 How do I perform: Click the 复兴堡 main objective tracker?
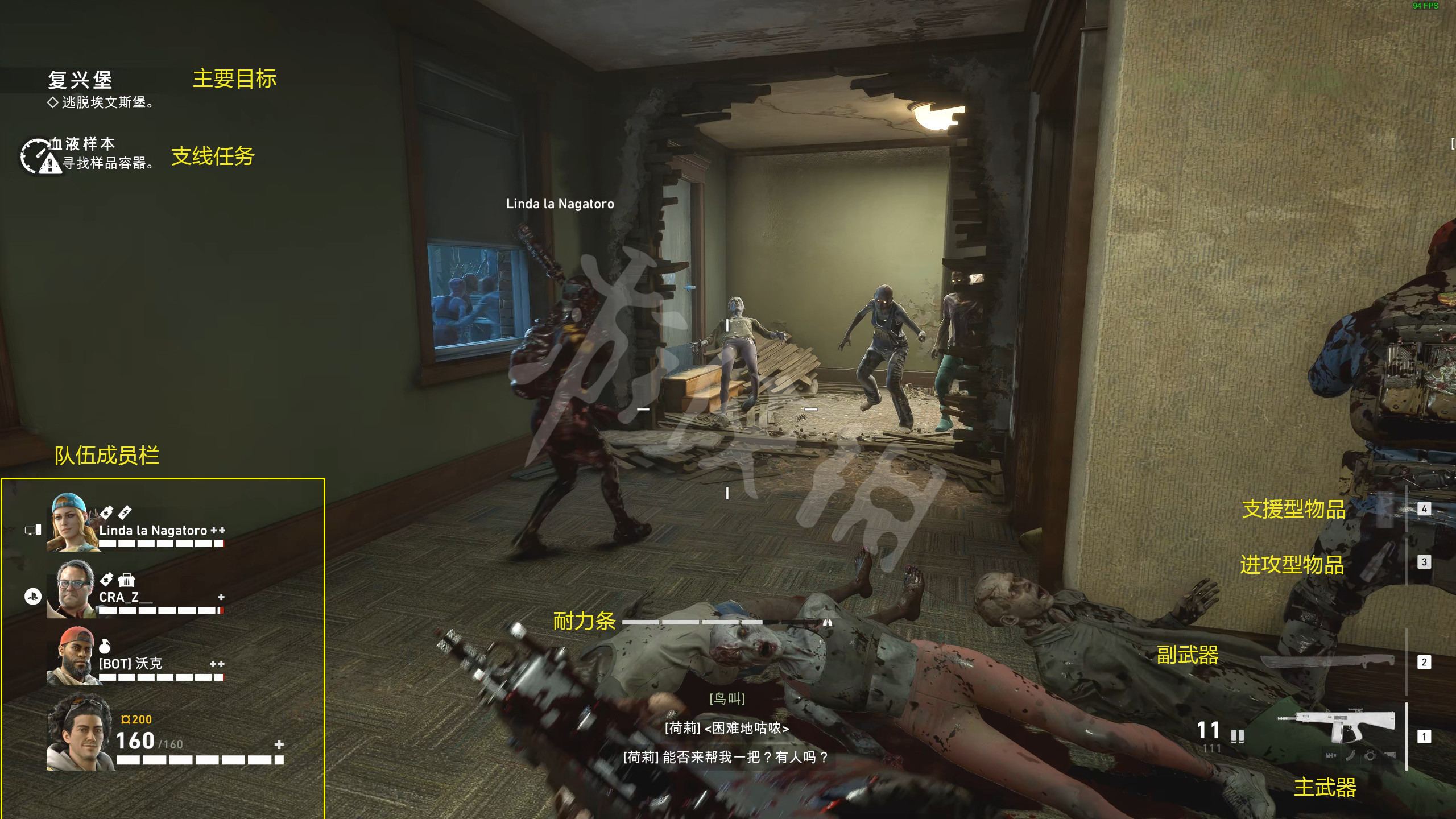[x=80, y=80]
